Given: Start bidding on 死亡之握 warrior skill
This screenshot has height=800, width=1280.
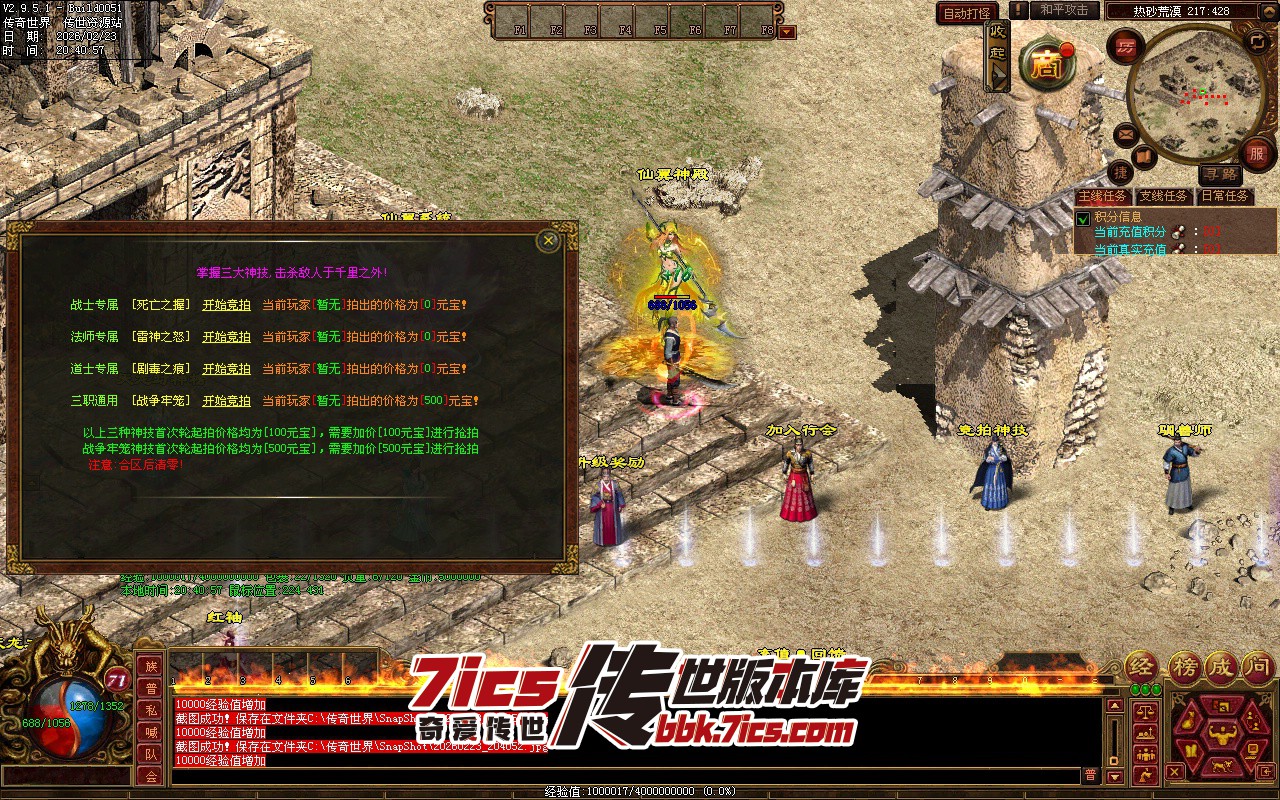Looking at the screenshot, I should (x=226, y=305).
